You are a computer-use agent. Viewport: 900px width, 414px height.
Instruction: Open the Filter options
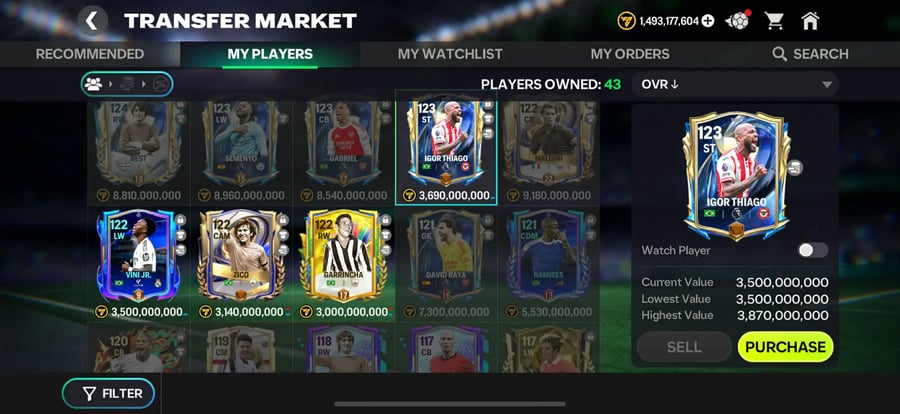click(x=108, y=394)
